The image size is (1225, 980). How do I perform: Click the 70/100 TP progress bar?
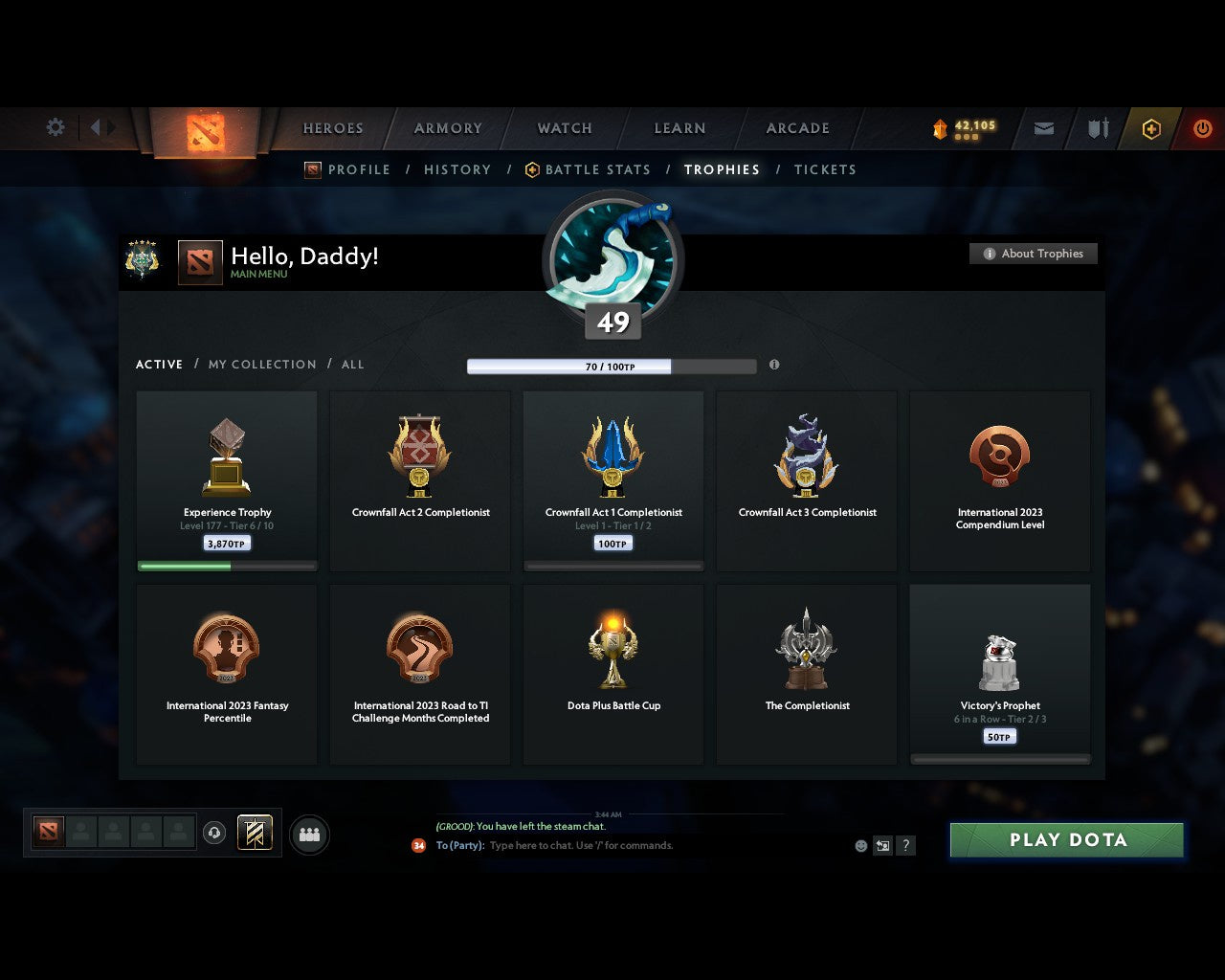[x=612, y=366]
